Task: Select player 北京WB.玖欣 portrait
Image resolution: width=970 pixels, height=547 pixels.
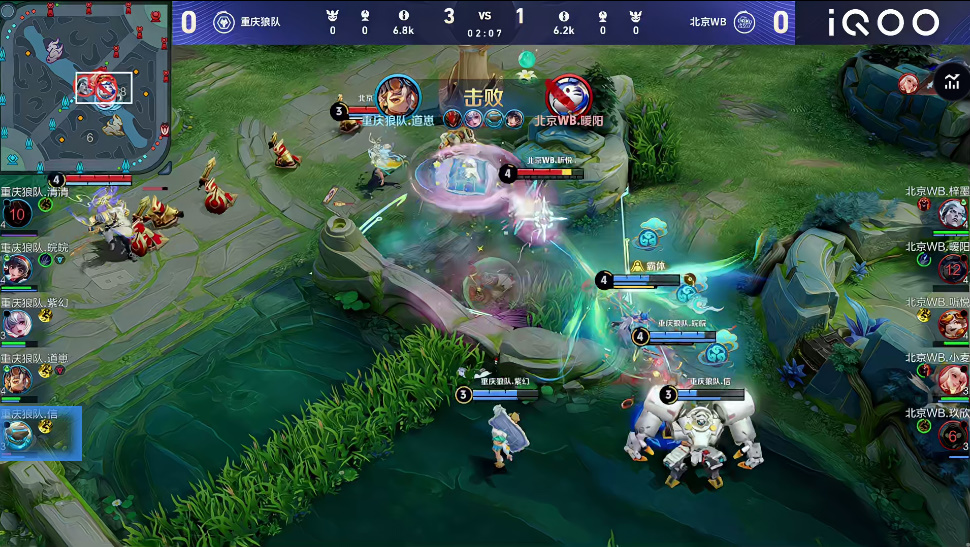Action: tap(952, 434)
